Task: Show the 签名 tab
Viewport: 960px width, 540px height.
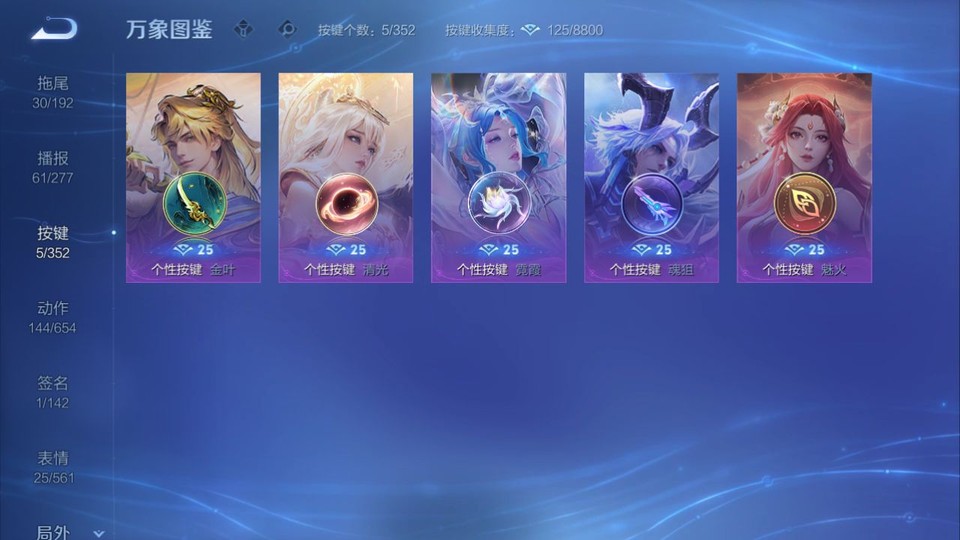Action: [53, 392]
